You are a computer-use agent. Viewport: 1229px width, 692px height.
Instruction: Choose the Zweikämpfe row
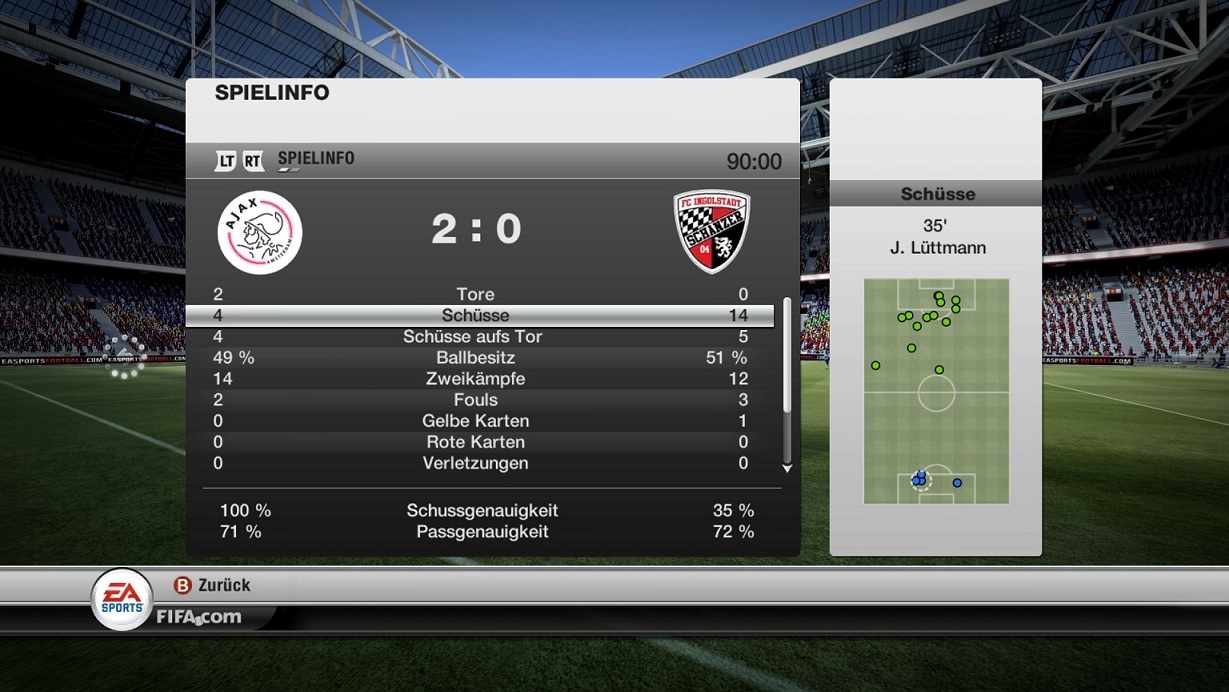(475, 379)
